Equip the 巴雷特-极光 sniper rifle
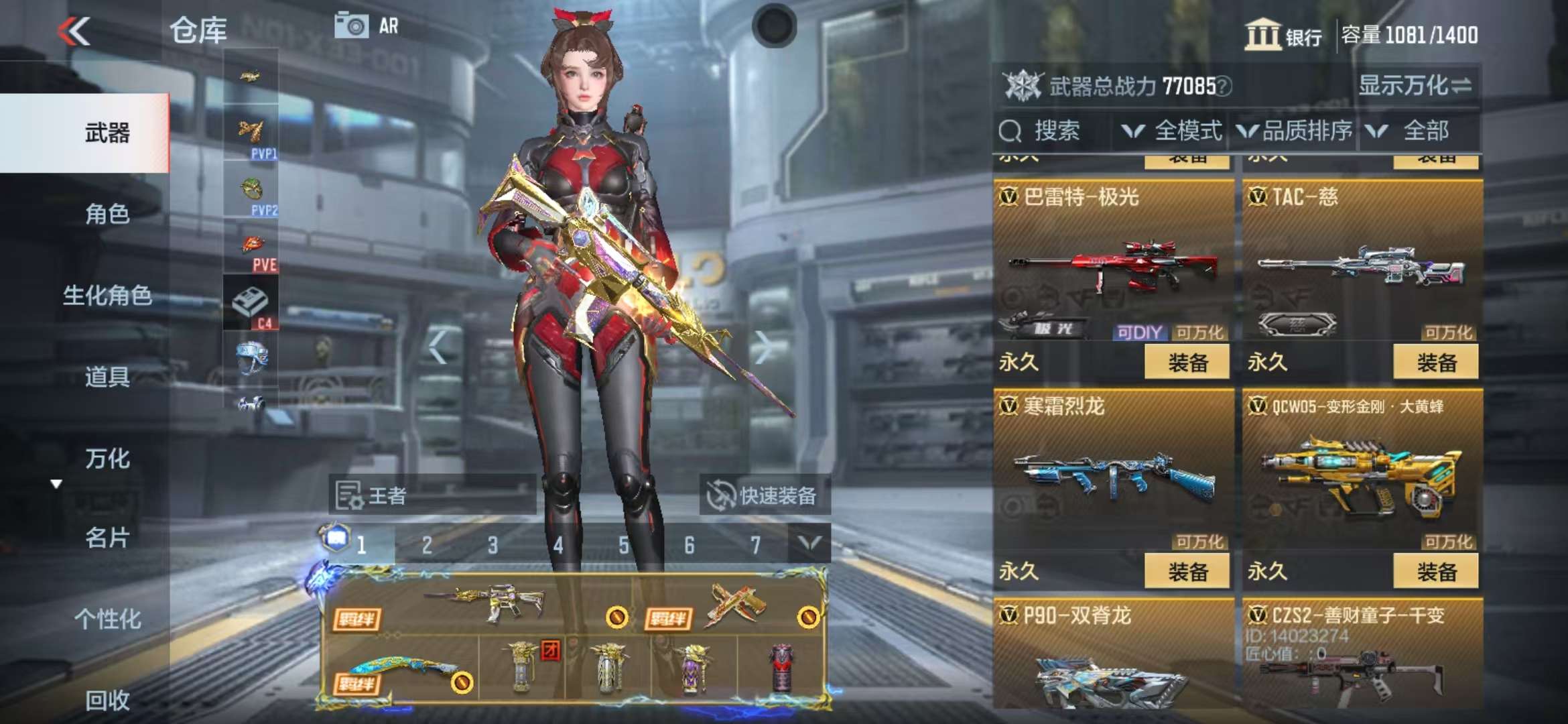This screenshot has height=724, width=1568. [x=1187, y=363]
